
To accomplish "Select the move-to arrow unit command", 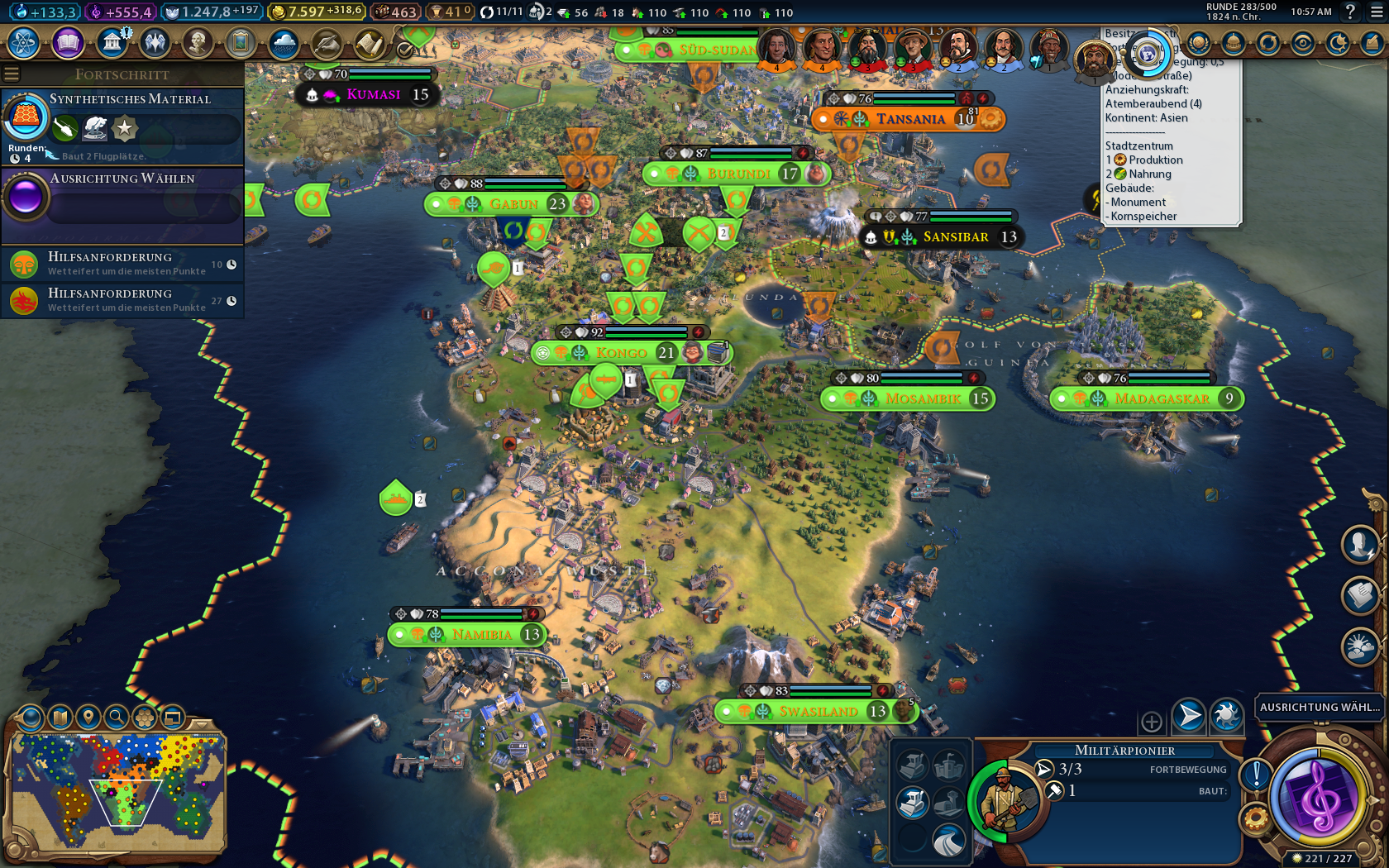I will point(1188,716).
